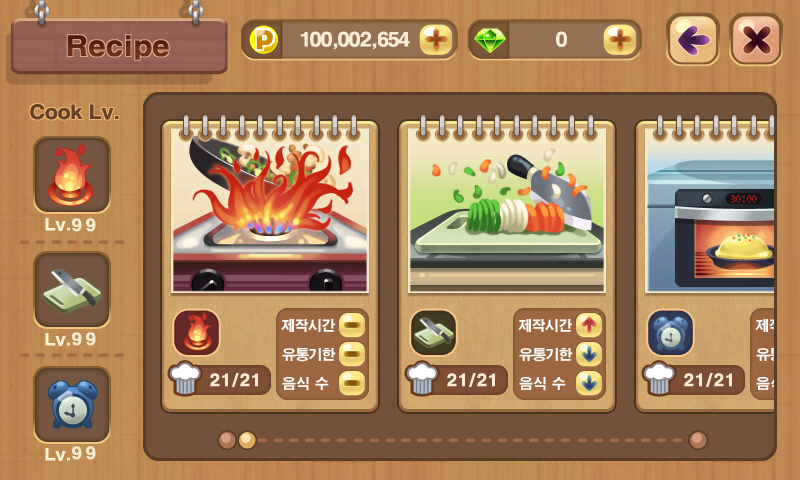The image size is (800, 480).
Task: Close the Recipe screen
Action: [x=755, y=40]
